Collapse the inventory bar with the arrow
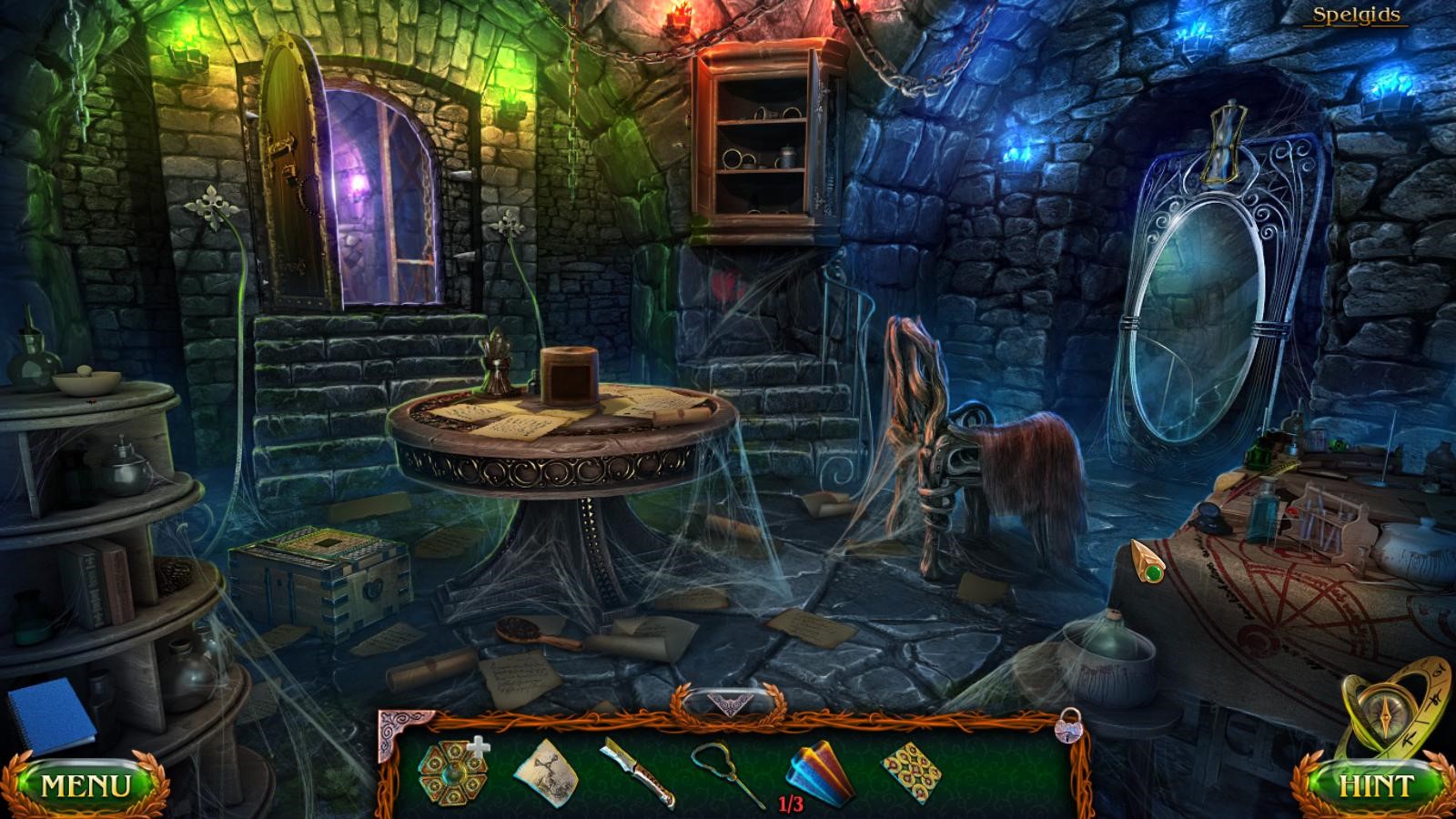The image size is (1456, 819). click(727, 703)
